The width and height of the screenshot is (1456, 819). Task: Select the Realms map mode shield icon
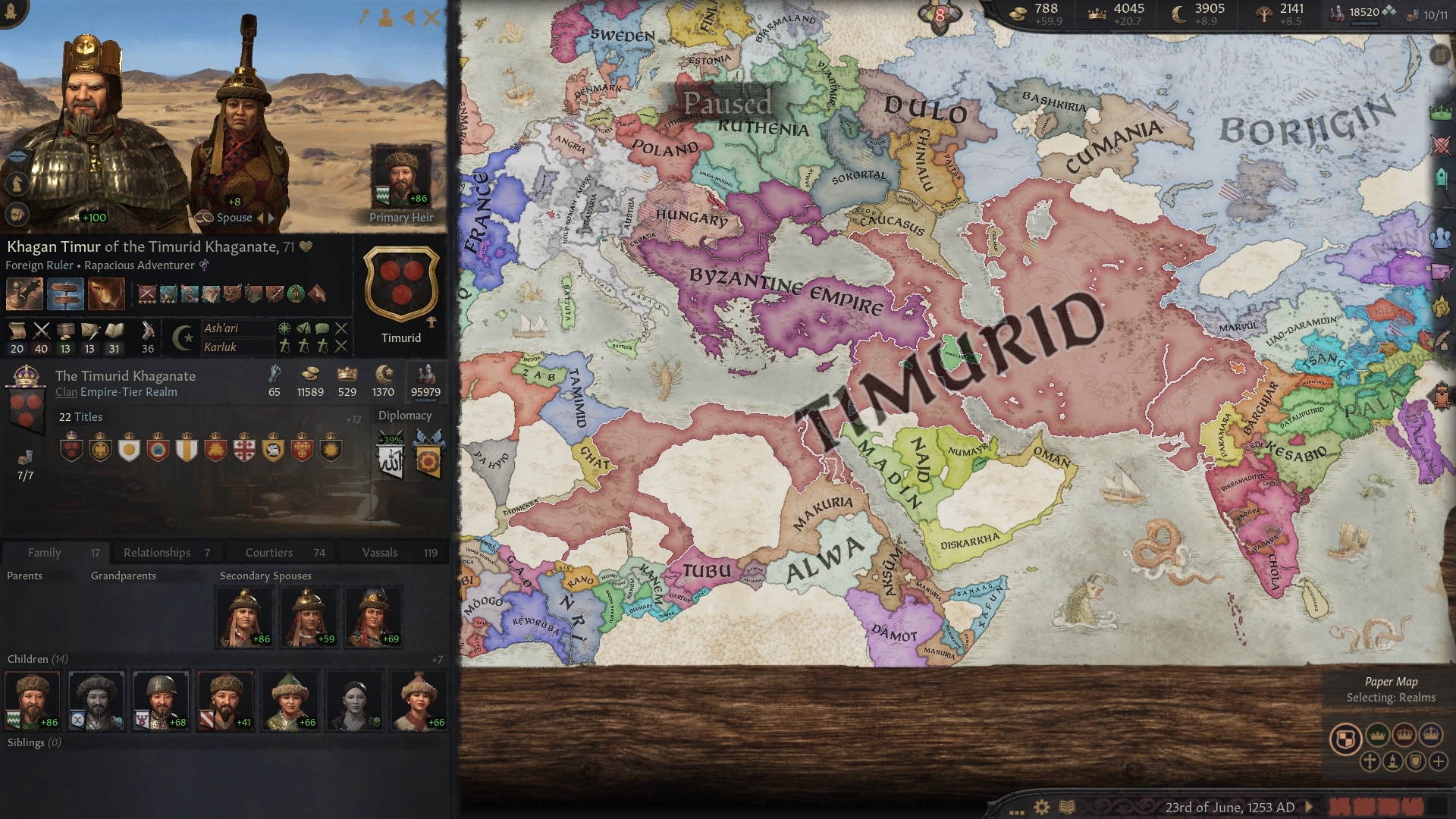[1345, 738]
